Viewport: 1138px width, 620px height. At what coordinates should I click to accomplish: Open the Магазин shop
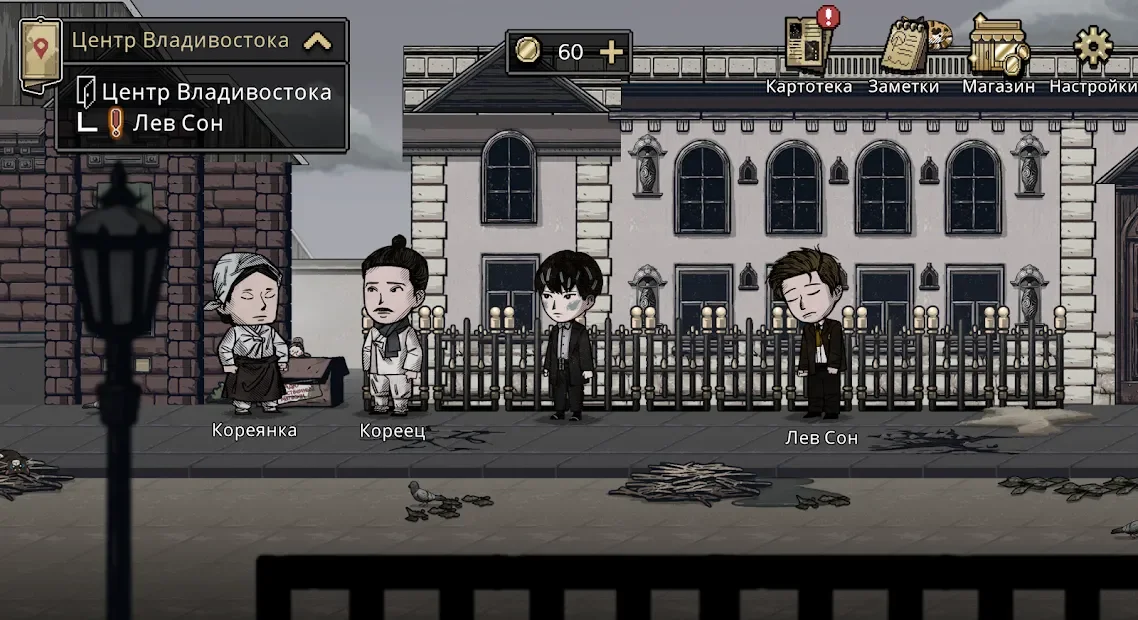click(998, 46)
